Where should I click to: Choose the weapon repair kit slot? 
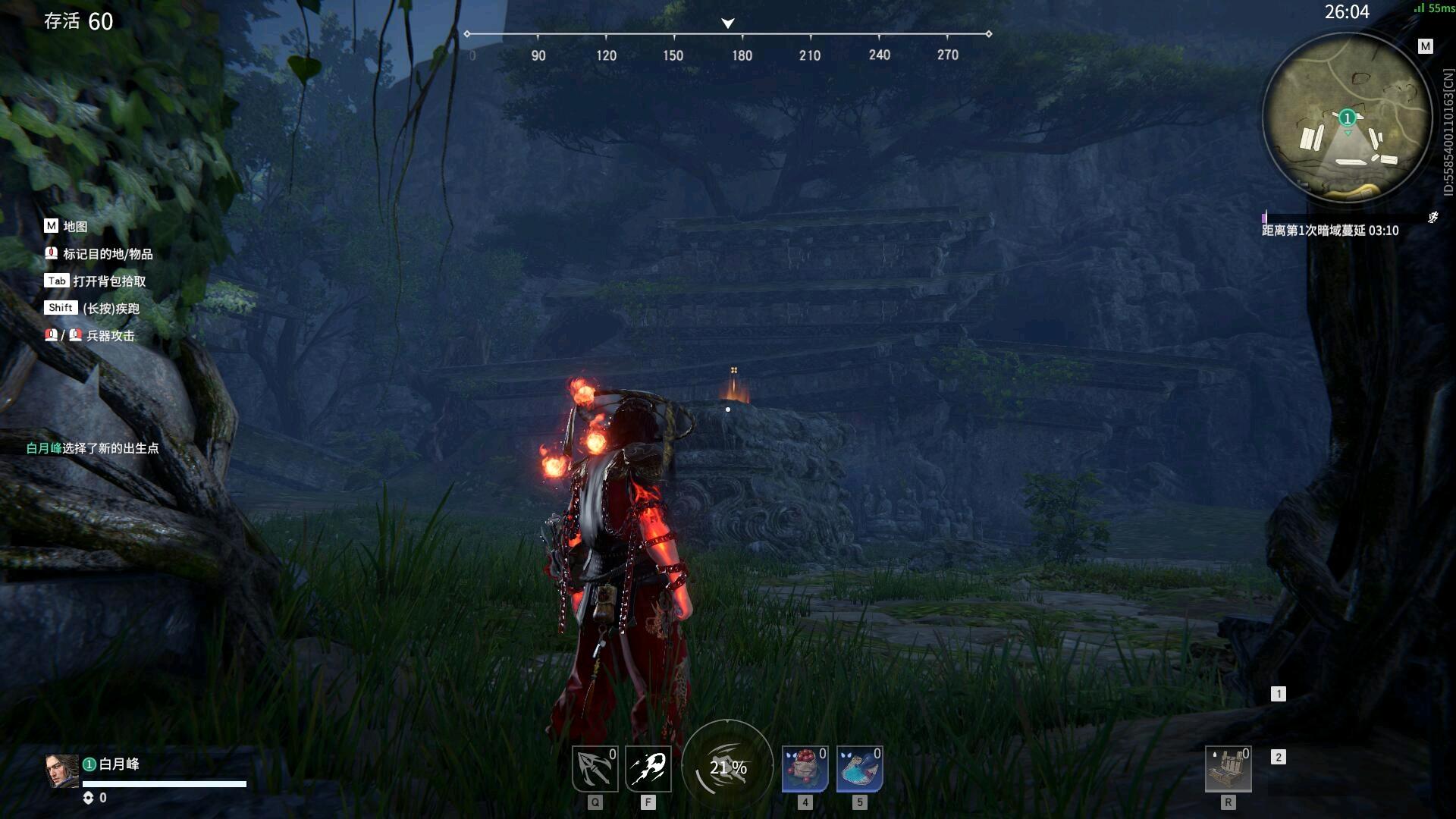coord(1228,768)
